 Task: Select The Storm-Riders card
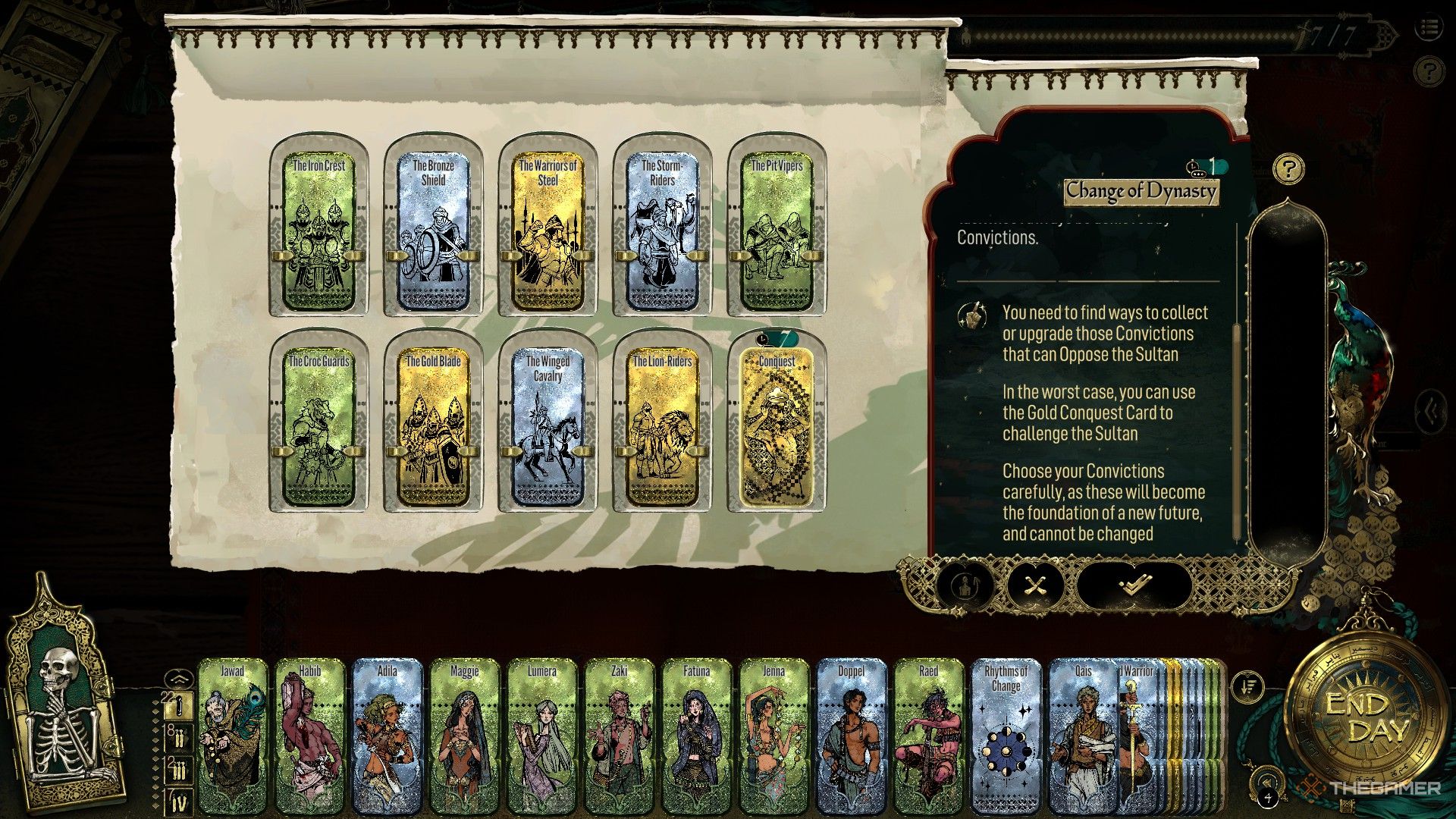662,227
